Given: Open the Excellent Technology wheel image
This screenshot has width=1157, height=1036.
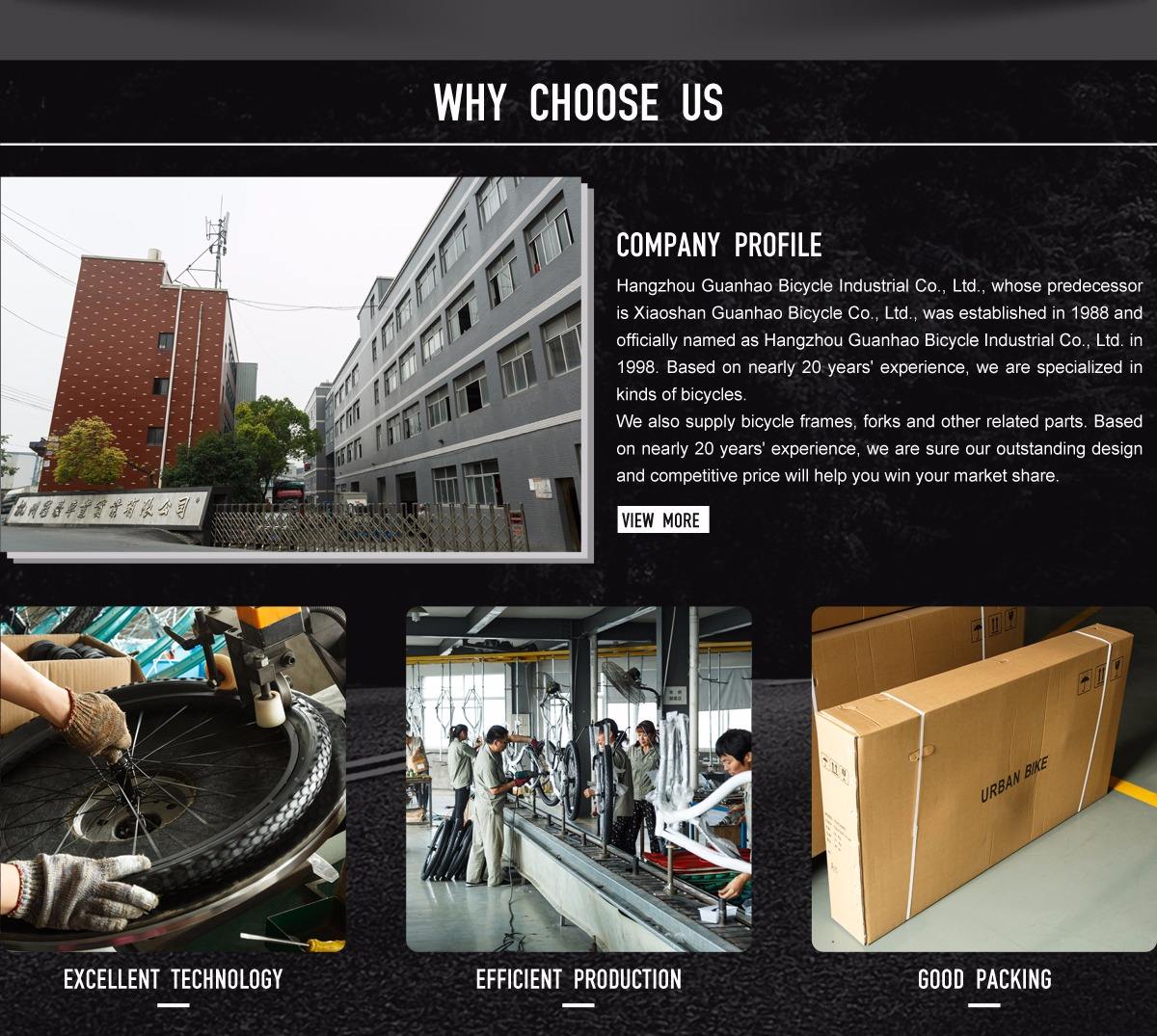Looking at the screenshot, I should coord(173,779).
